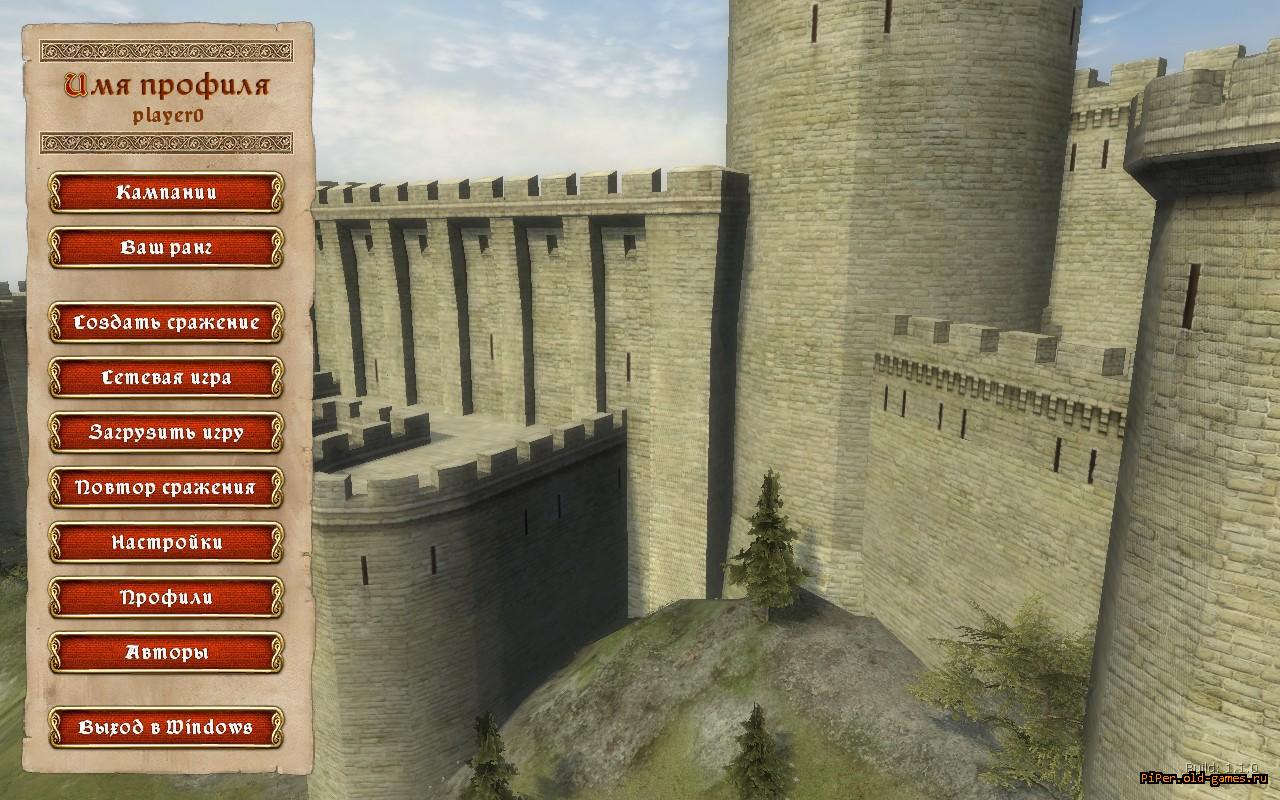Show the Ваш ранг screen

(x=166, y=247)
